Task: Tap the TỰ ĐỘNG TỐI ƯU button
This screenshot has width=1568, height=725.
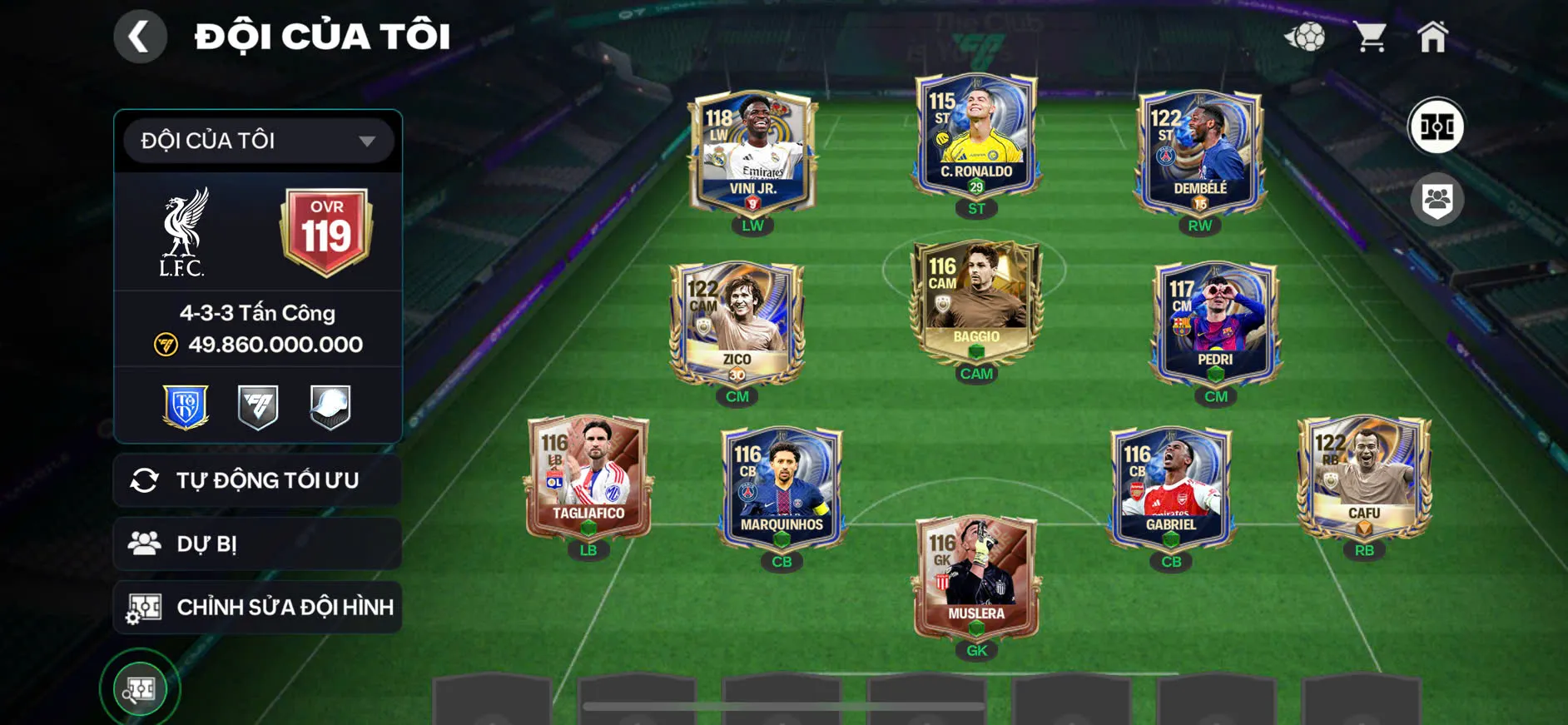Action: pos(258,480)
